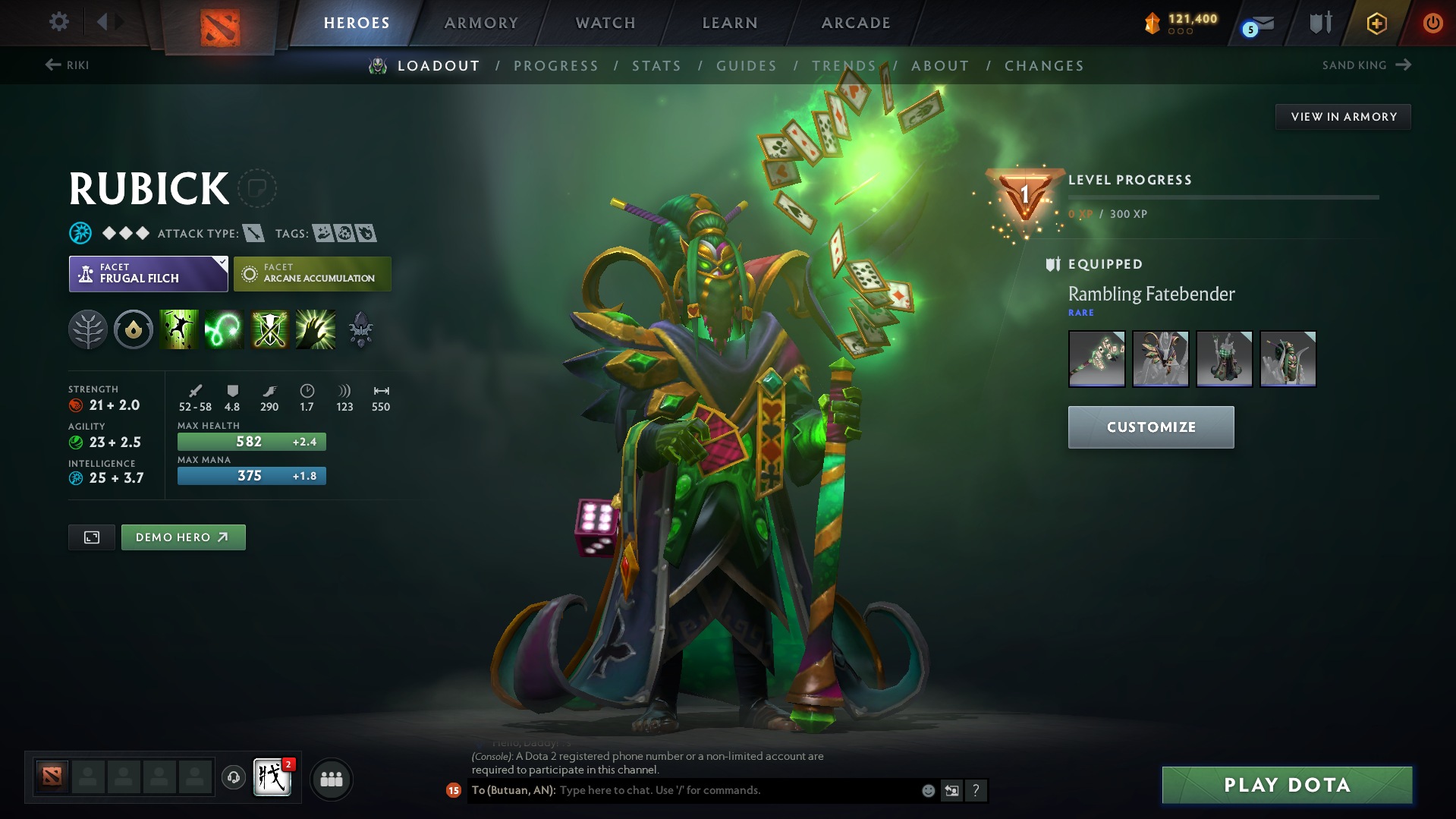Click the emoticon smiley in chat bar
1456x819 pixels.
928,790
